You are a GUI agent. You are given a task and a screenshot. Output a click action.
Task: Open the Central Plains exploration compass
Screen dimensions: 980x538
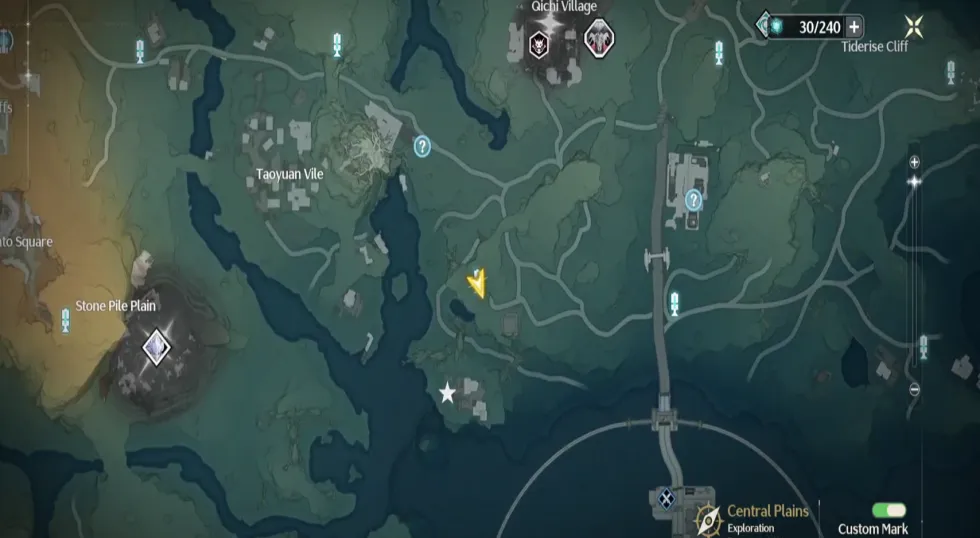pyautogui.click(x=709, y=519)
